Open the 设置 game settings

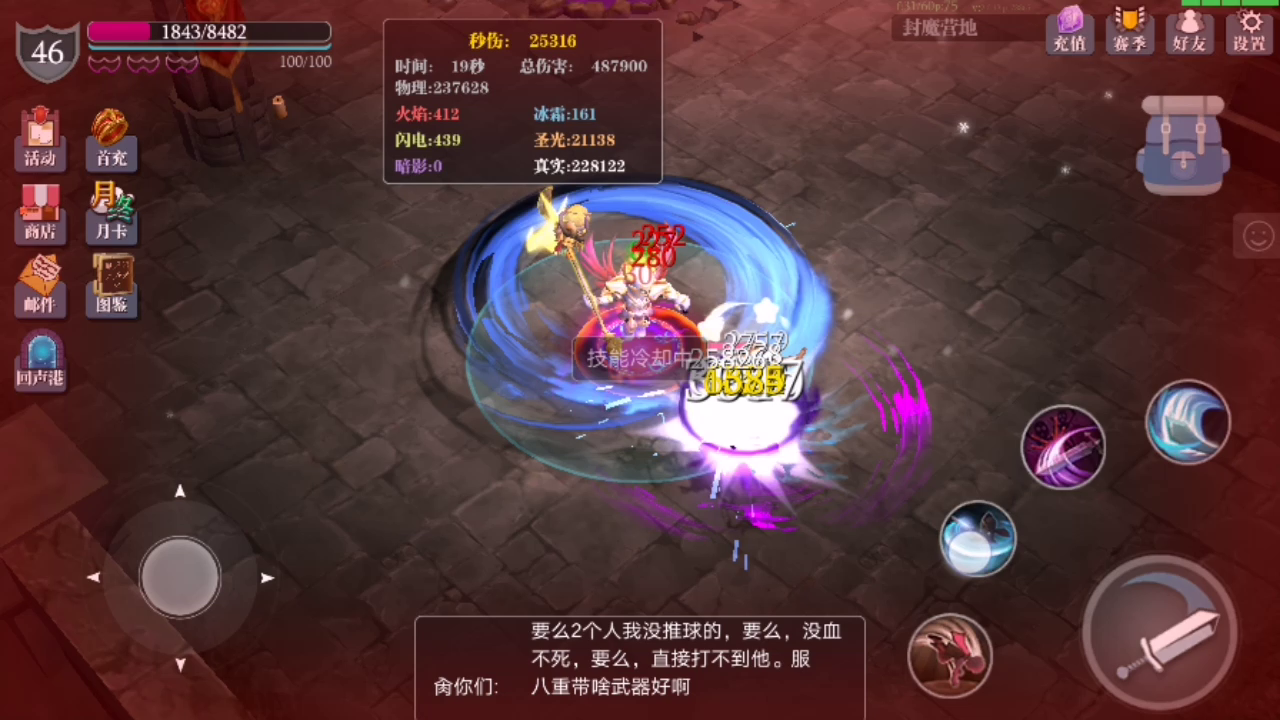[1249, 30]
